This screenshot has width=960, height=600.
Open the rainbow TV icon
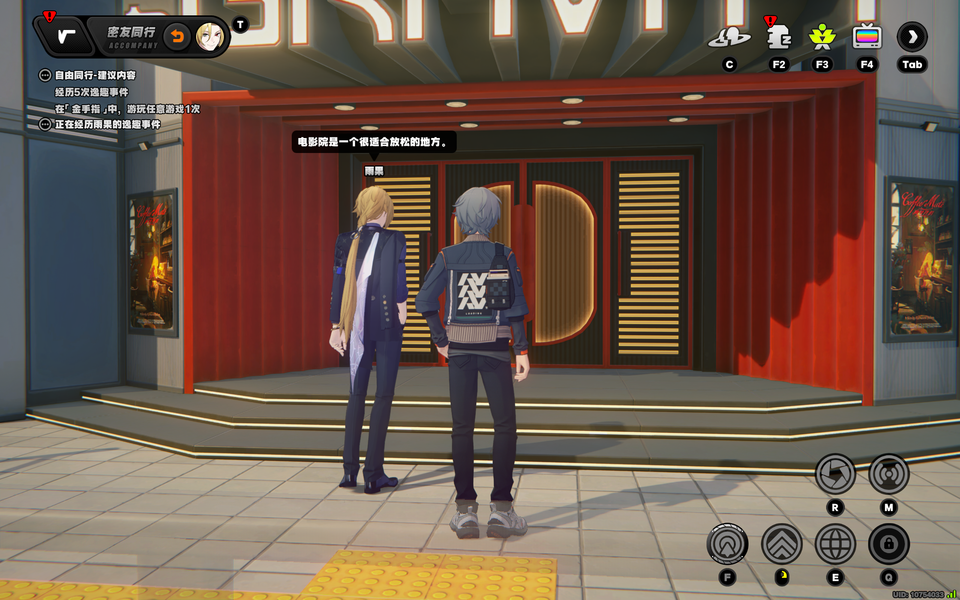(867, 38)
